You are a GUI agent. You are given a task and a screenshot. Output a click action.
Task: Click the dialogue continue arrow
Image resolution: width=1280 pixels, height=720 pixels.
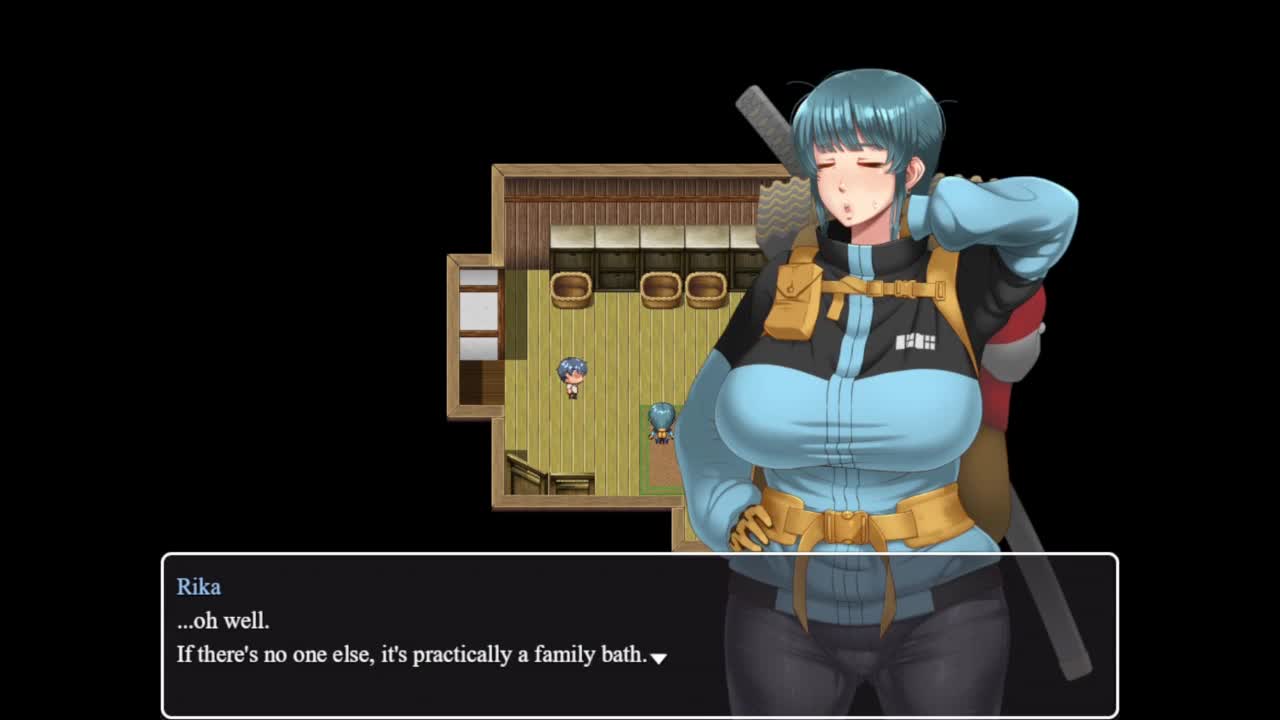pyautogui.click(x=658, y=658)
